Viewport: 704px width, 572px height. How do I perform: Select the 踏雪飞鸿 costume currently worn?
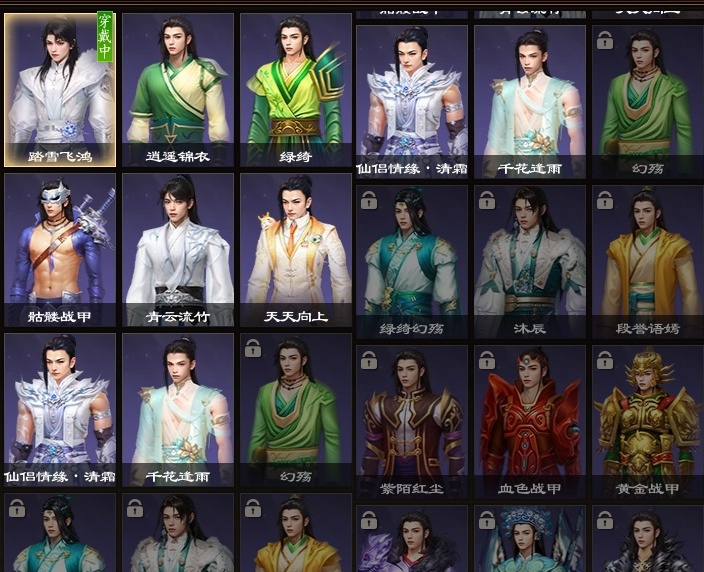point(60,90)
